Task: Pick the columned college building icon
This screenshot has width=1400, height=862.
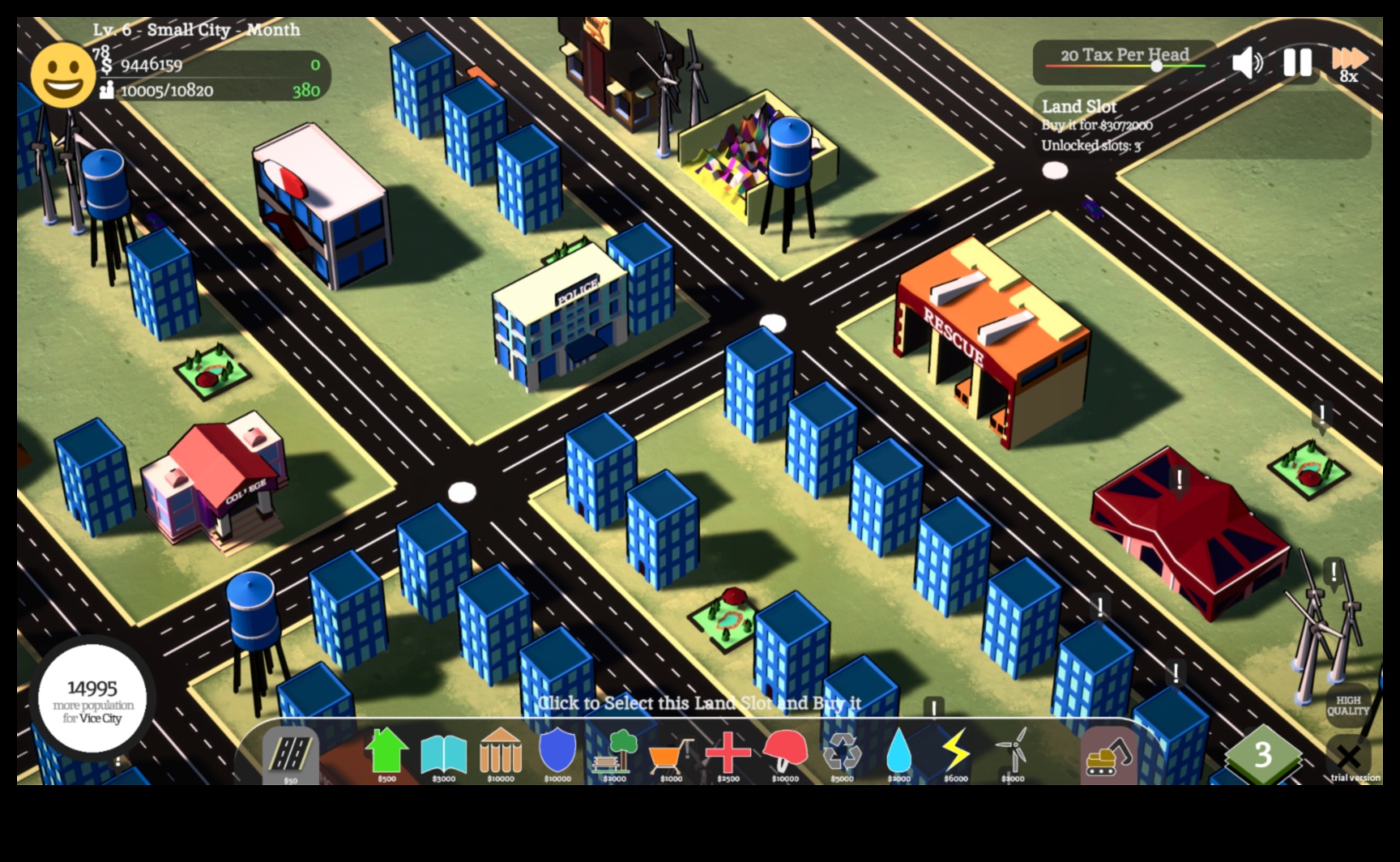Action: (500, 751)
